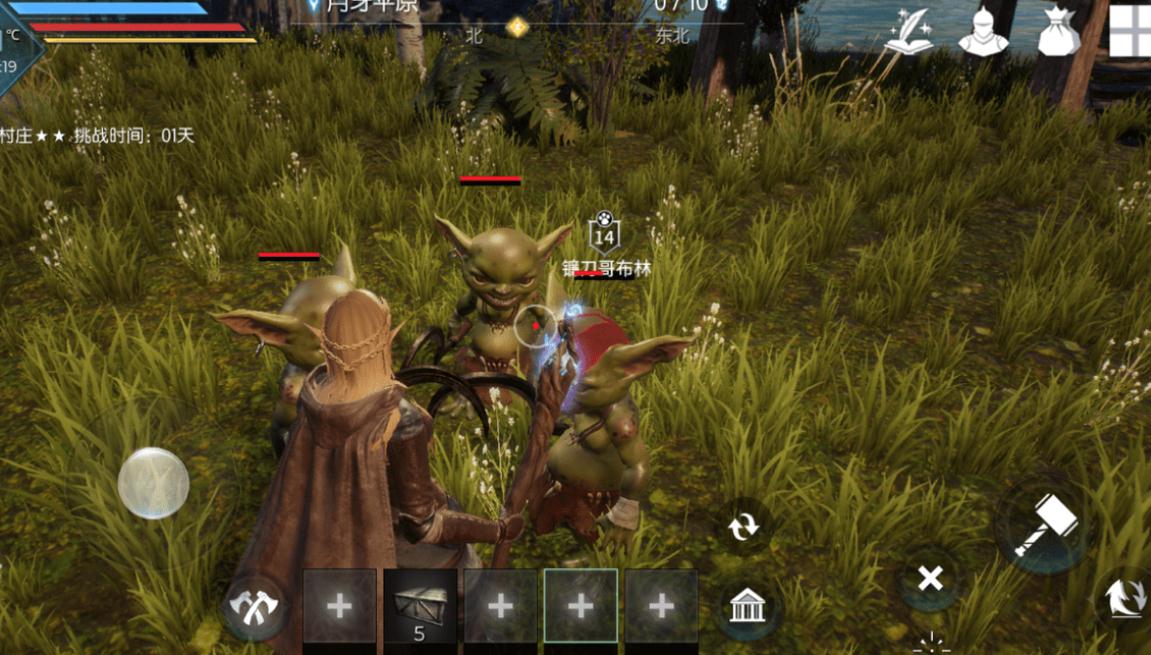Viewport: 1151px width, 655px height.
Task: Open the columned building icon
Action: [x=747, y=606]
